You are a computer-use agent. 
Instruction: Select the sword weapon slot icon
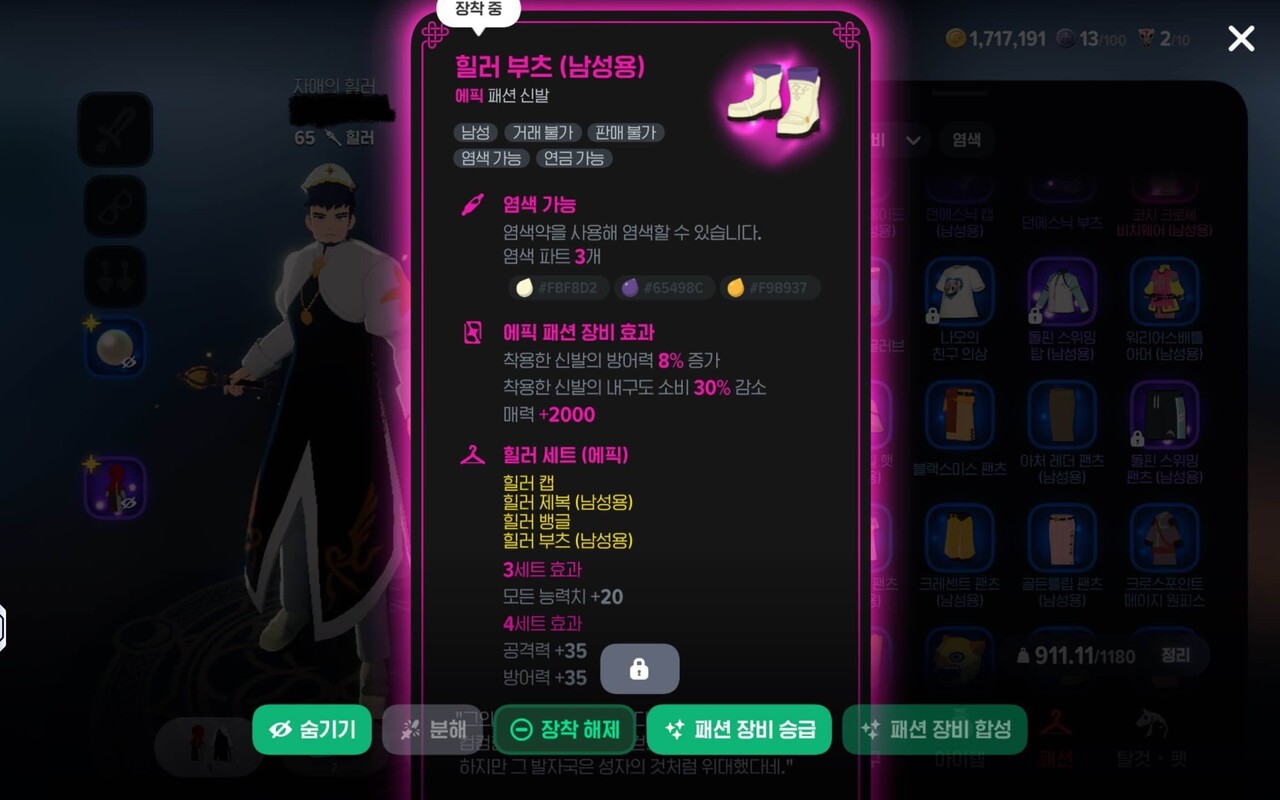point(114,130)
